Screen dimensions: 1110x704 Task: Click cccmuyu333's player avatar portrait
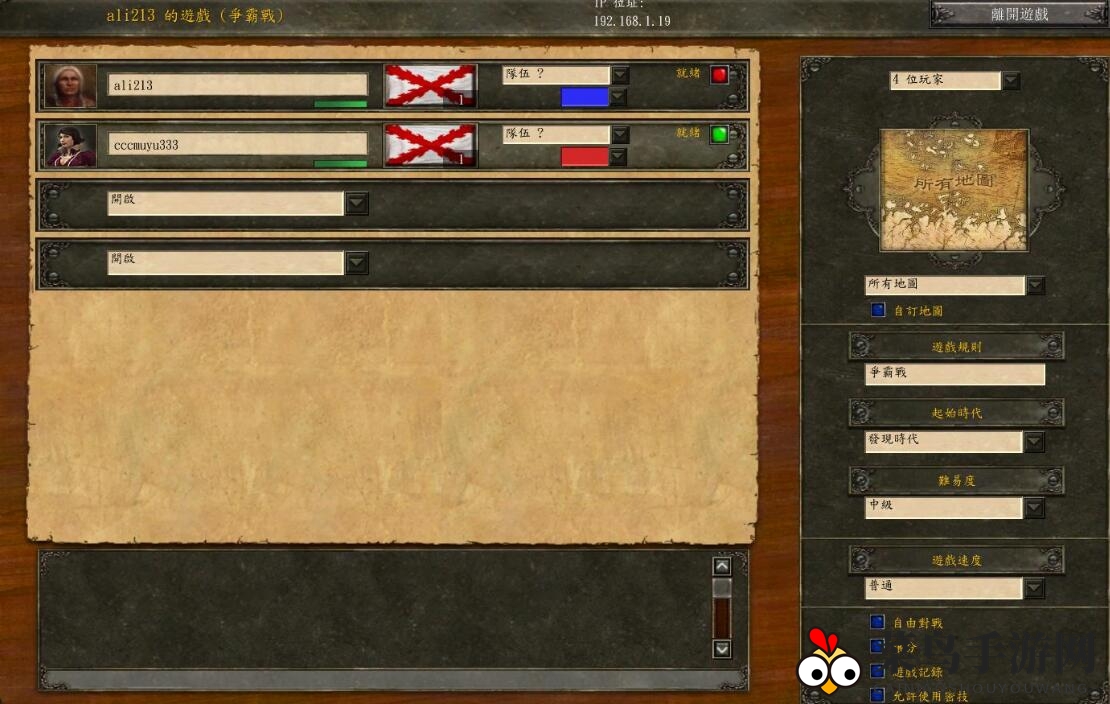[71, 145]
